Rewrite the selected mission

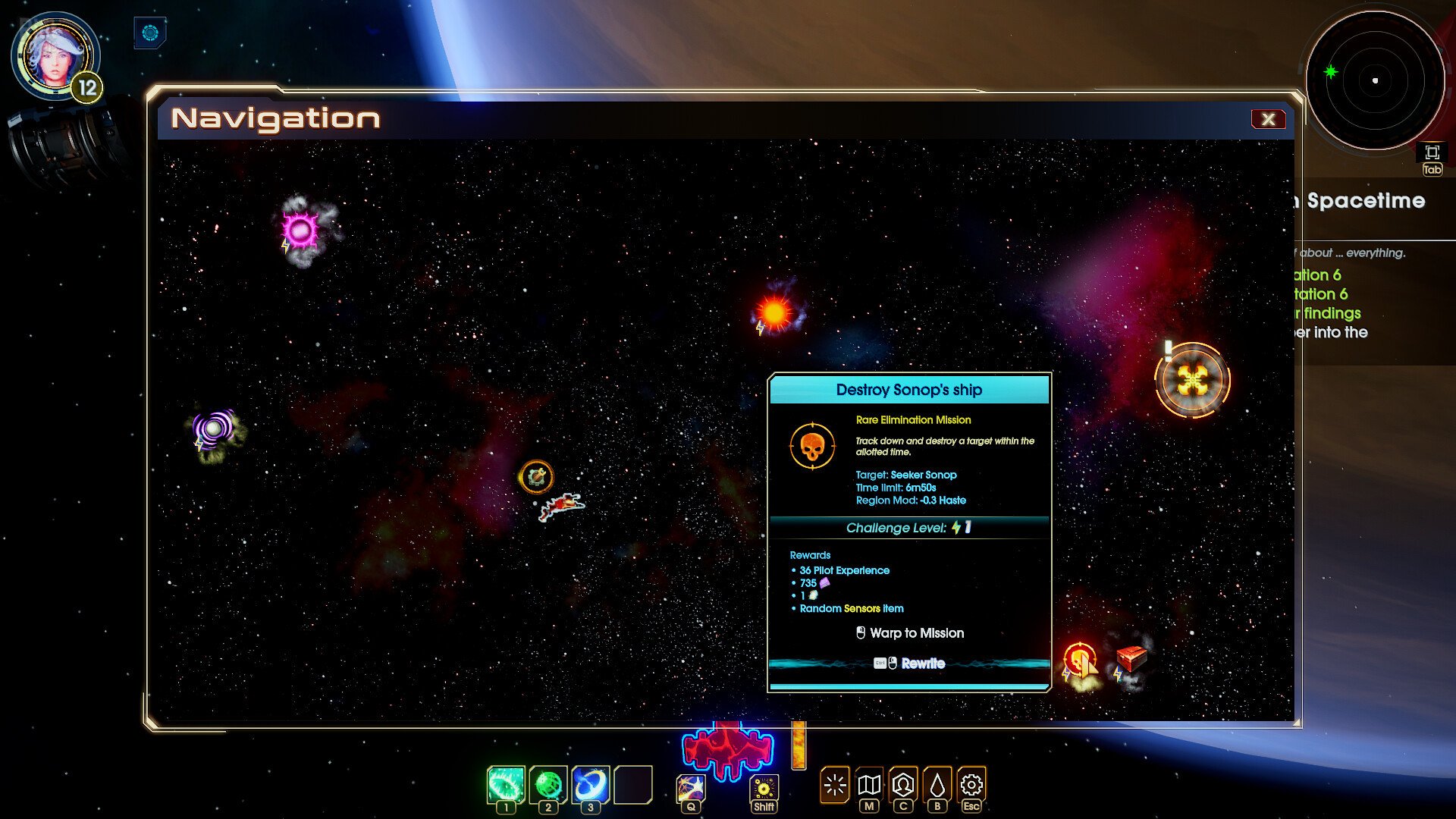pos(909,664)
